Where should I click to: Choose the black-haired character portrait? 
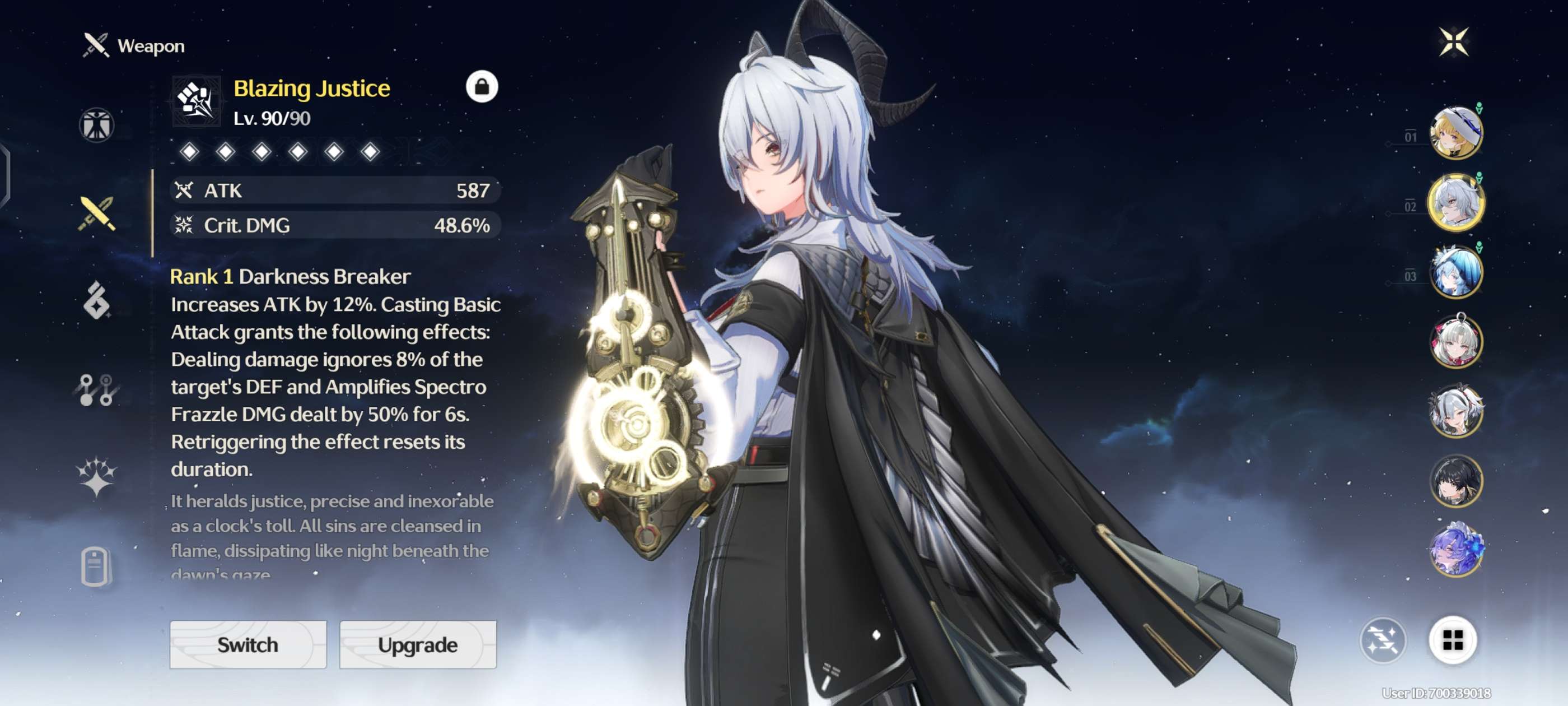(x=1456, y=481)
